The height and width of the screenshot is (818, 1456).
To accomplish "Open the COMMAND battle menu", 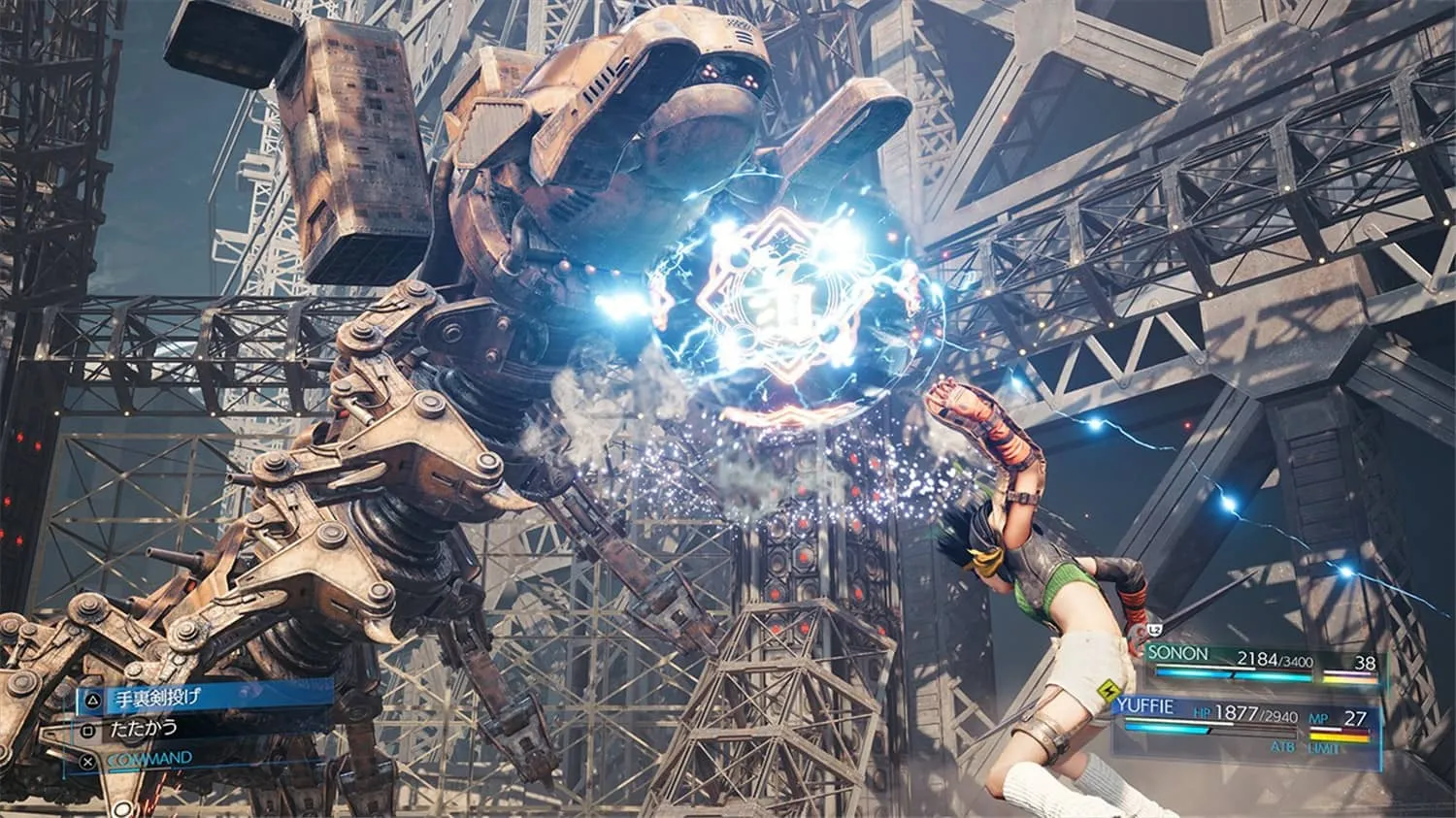I will coord(150,758).
